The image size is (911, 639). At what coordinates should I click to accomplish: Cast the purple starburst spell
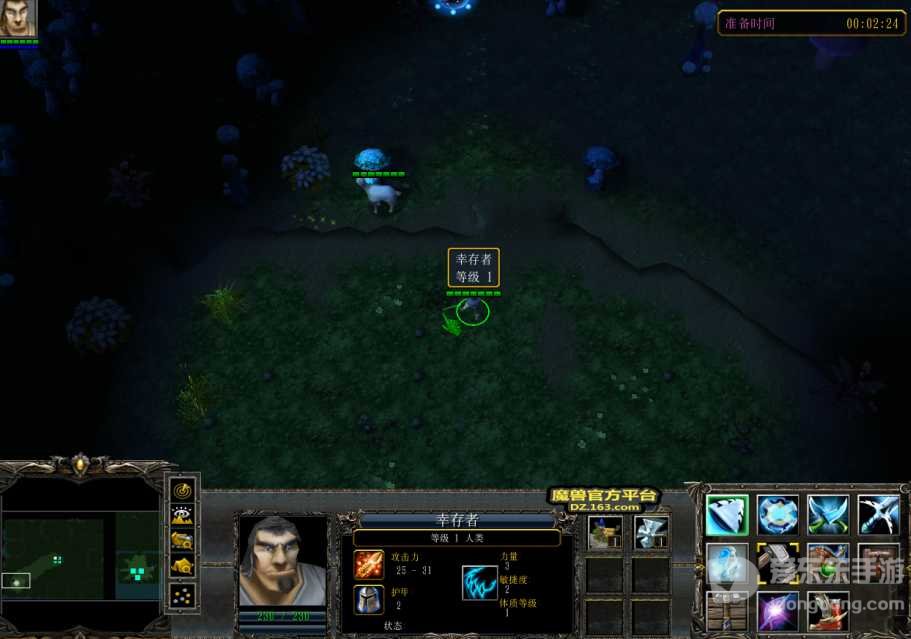pos(777,610)
